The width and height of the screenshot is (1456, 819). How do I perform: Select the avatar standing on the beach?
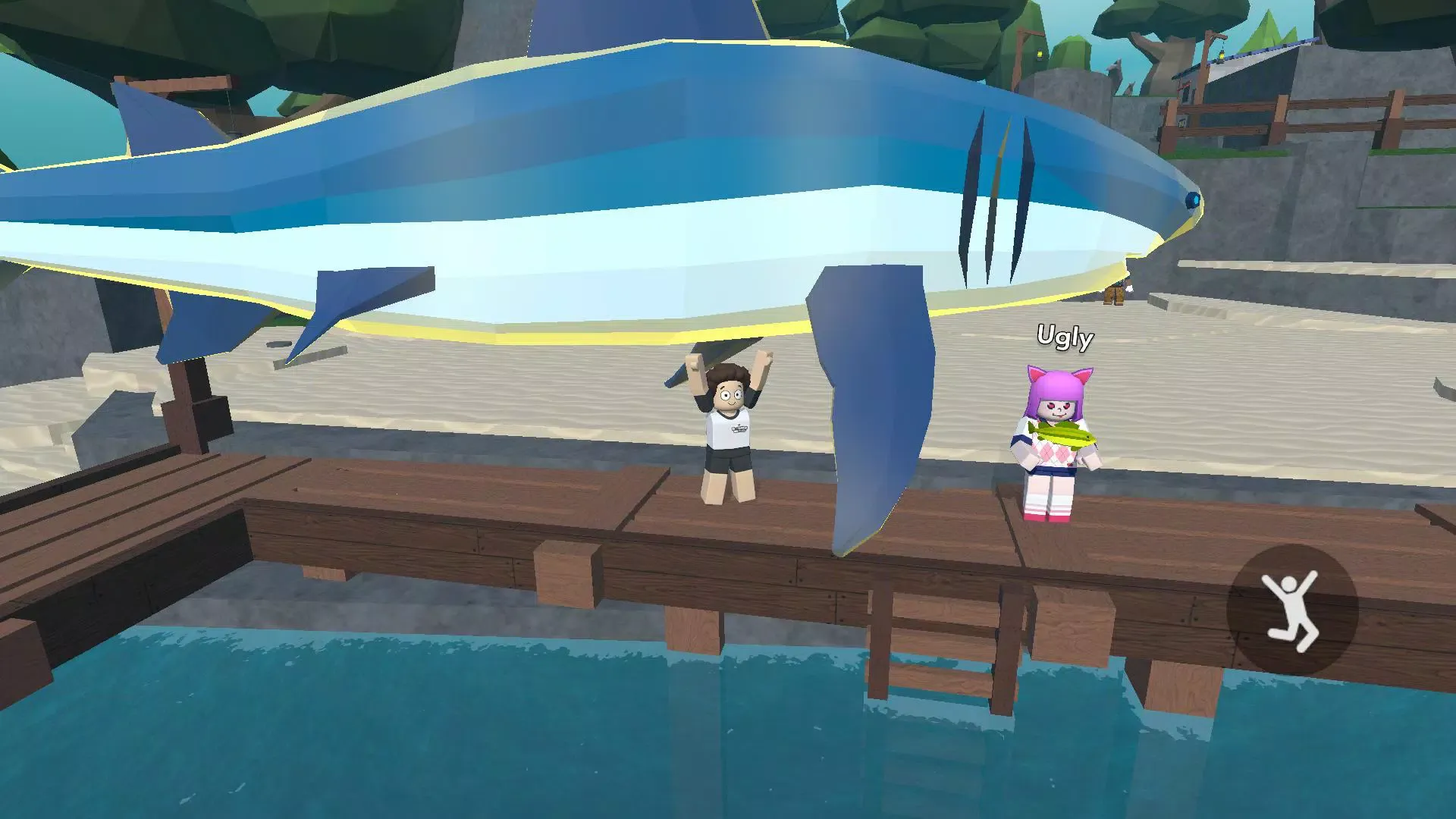click(1115, 296)
